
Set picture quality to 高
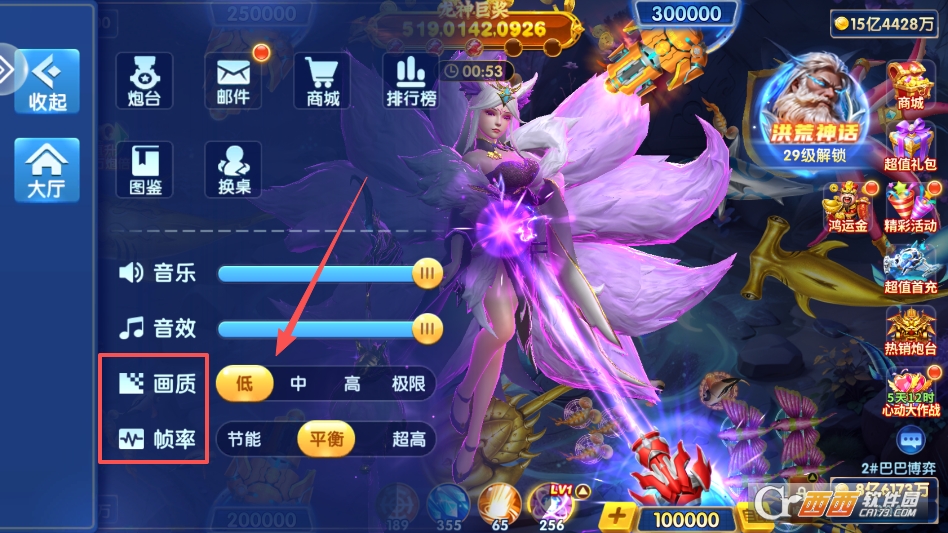(352, 383)
